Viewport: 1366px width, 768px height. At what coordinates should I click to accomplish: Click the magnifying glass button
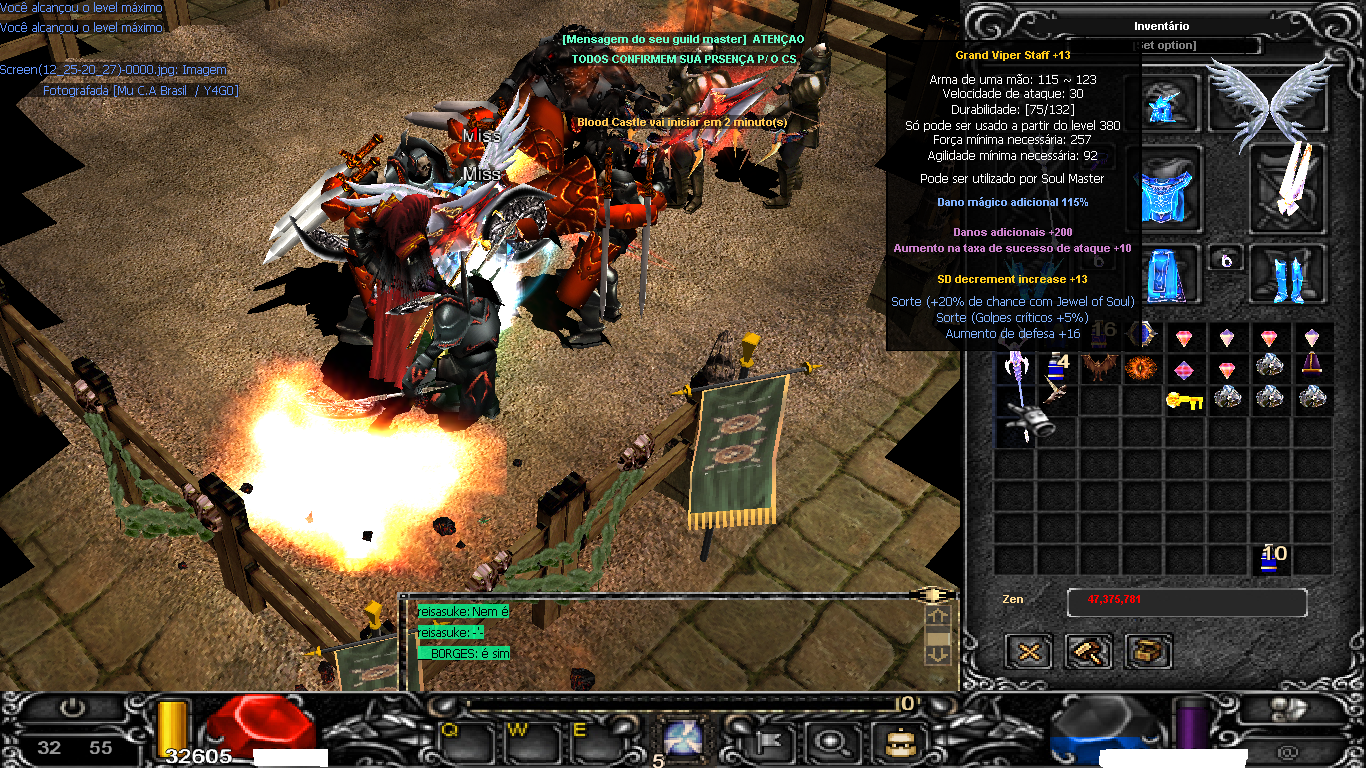829,741
